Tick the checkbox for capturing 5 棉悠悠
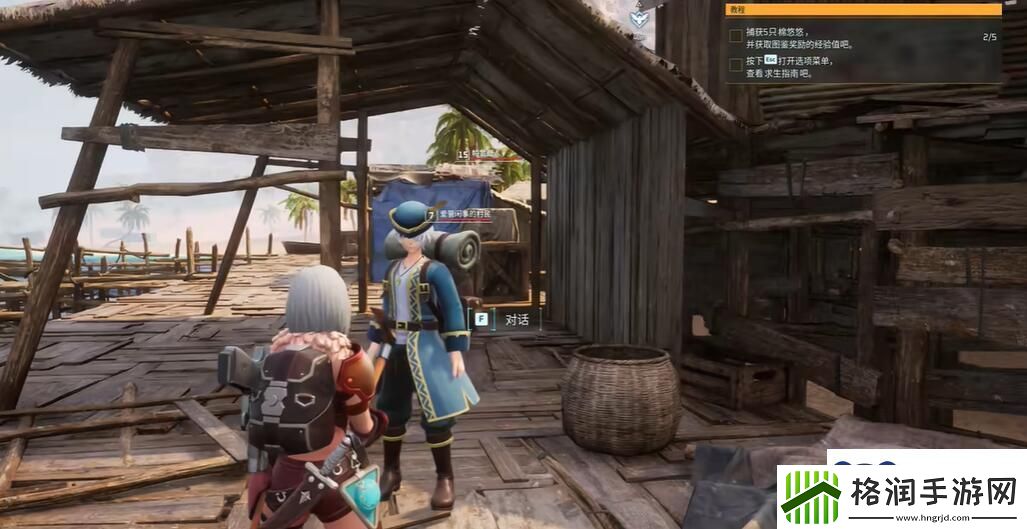 736,37
